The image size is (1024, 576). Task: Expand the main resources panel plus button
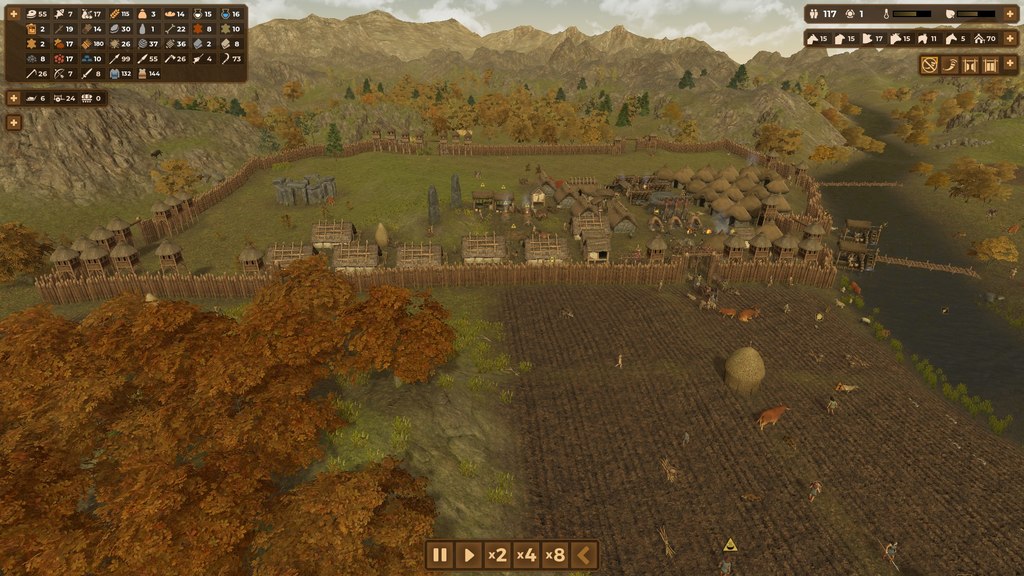tap(14, 14)
